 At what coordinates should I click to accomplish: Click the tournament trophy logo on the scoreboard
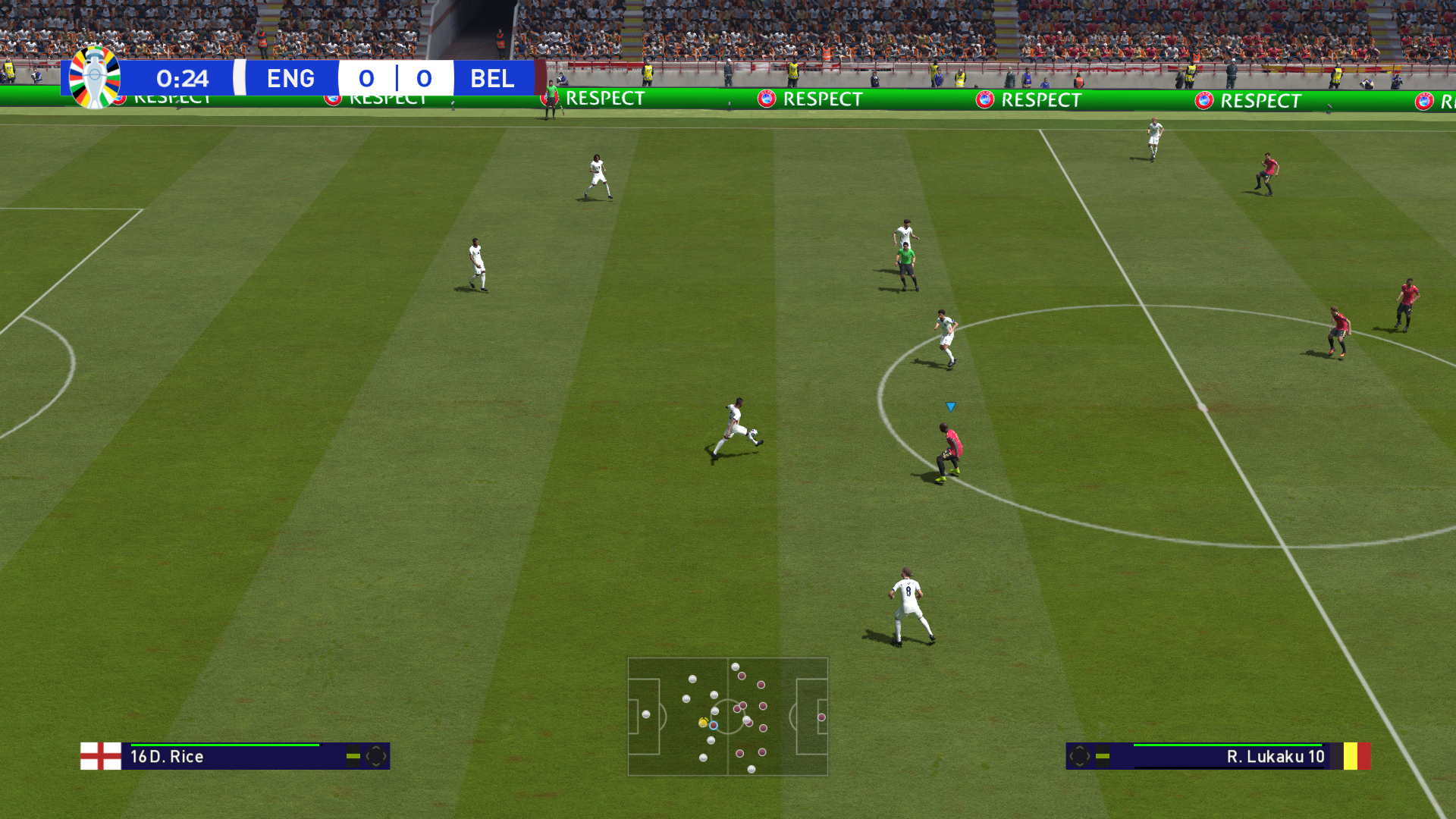point(95,77)
